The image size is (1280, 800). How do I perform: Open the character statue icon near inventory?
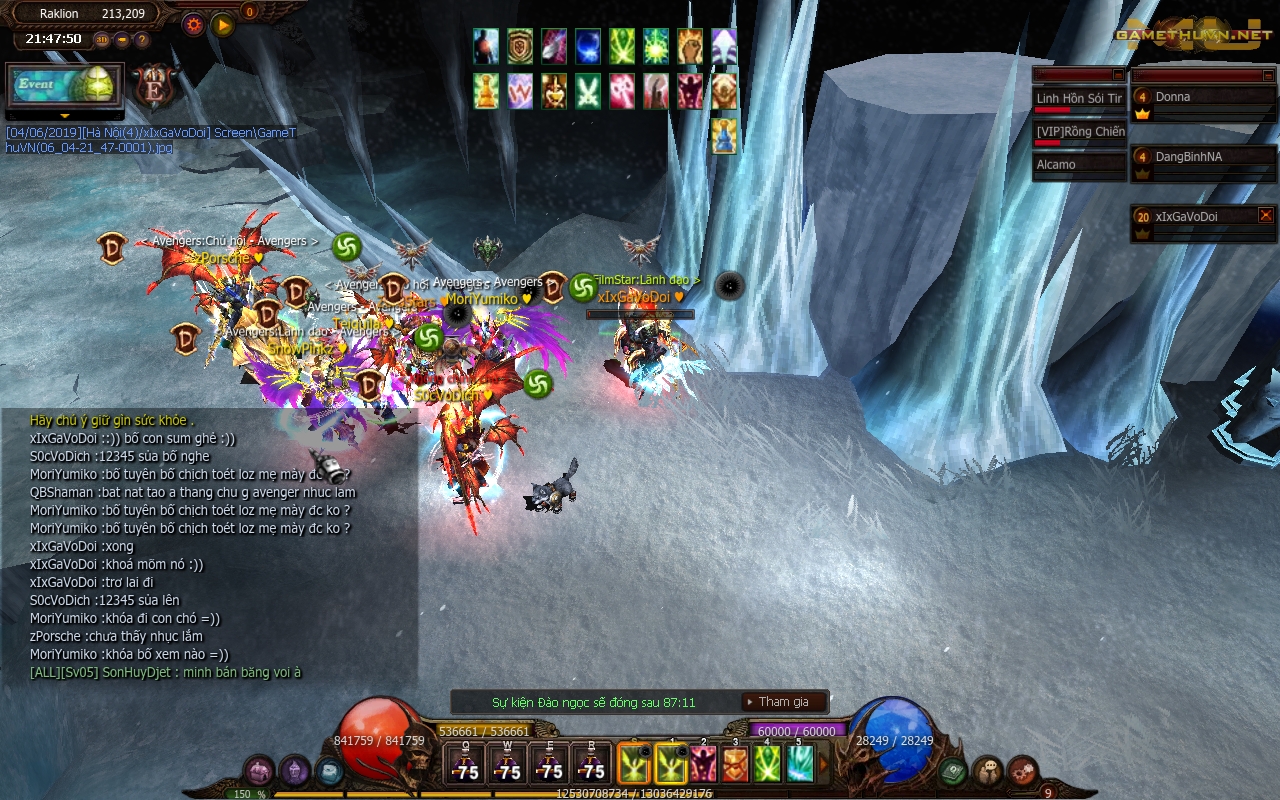coord(295,772)
